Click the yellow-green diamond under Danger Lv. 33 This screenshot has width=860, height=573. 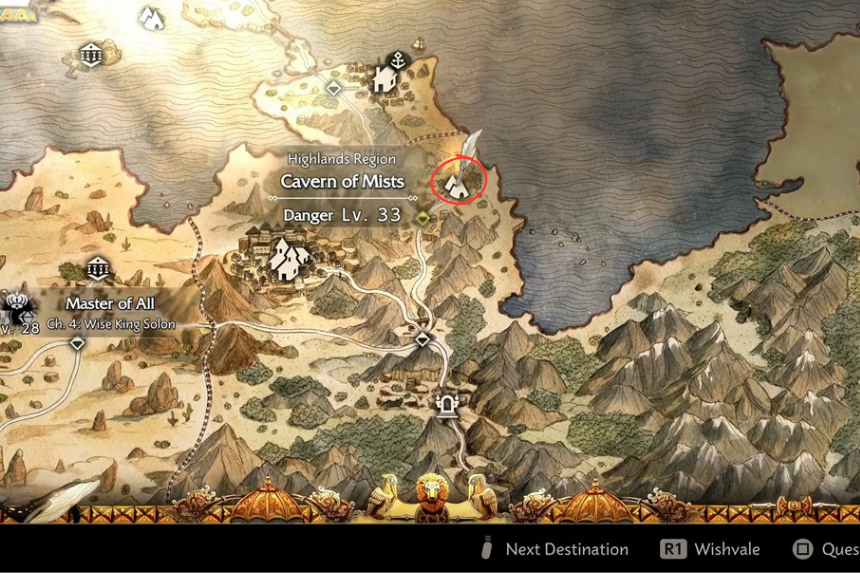423,217
